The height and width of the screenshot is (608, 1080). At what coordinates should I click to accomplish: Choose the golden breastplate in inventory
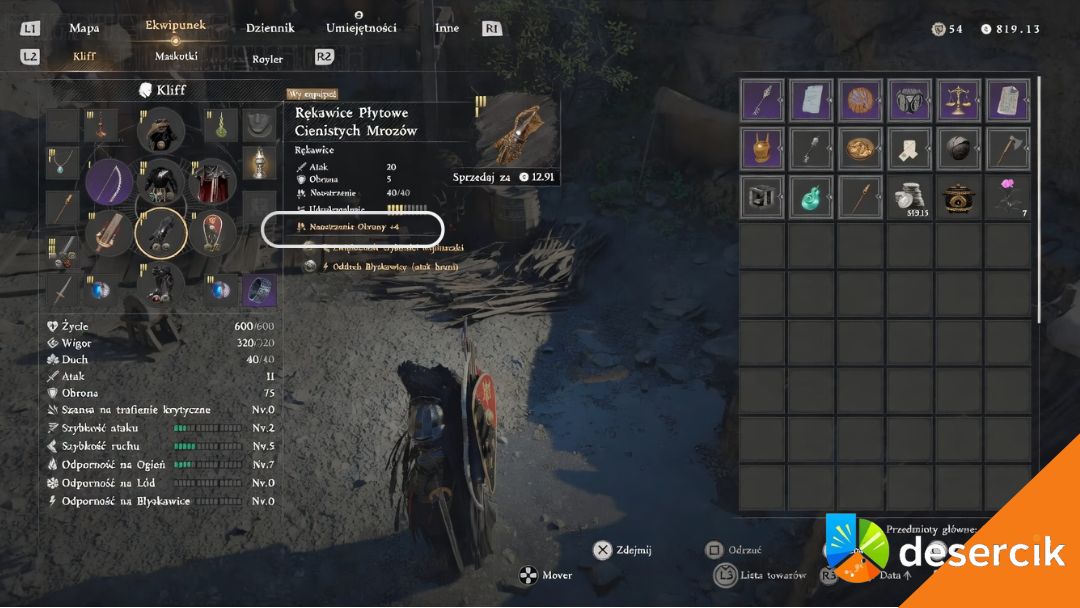pos(763,148)
